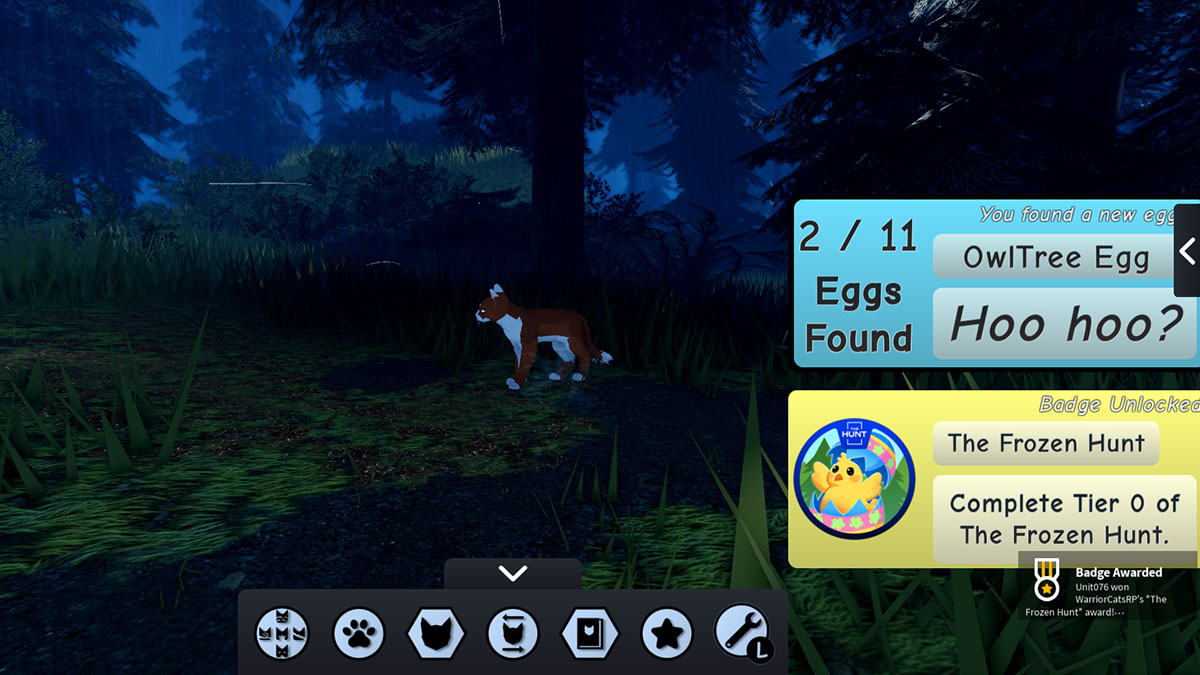Open the cat head hexagon menu
Image resolution: width=1200 pixels, height=675 pixels.
tap(436, 633)
